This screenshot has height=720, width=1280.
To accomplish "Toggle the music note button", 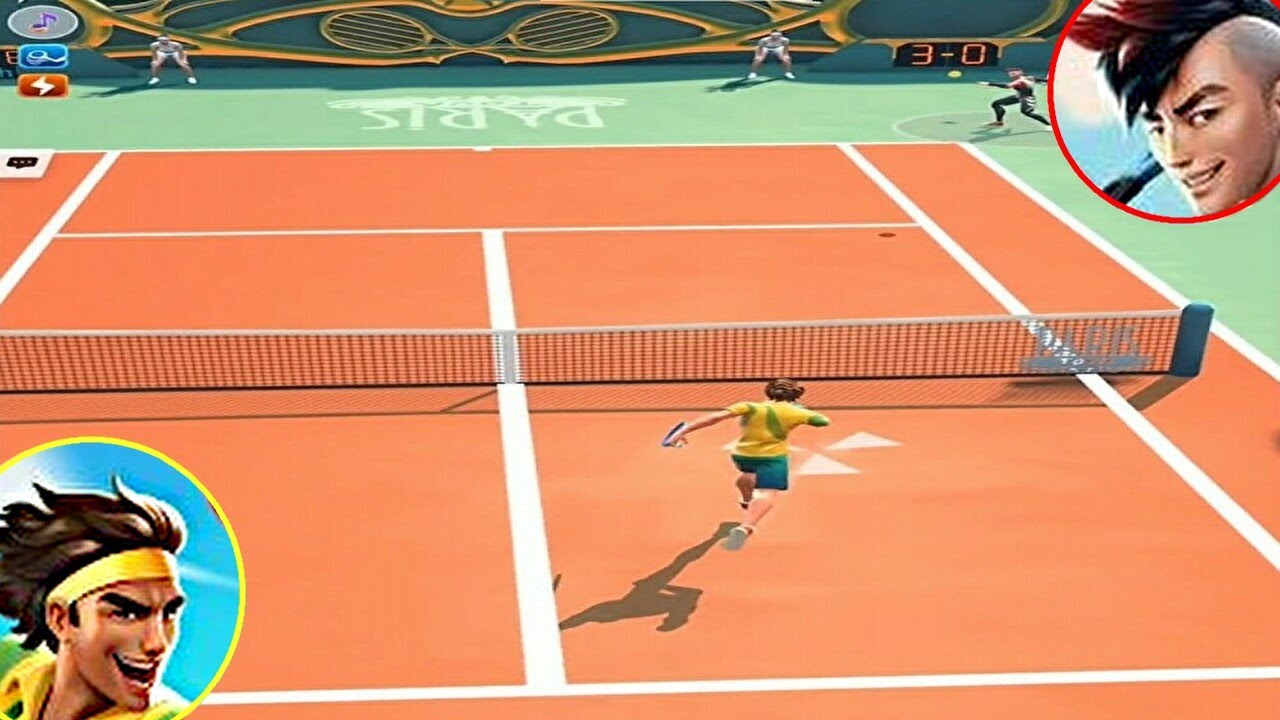I will click(x=42, y=20).
